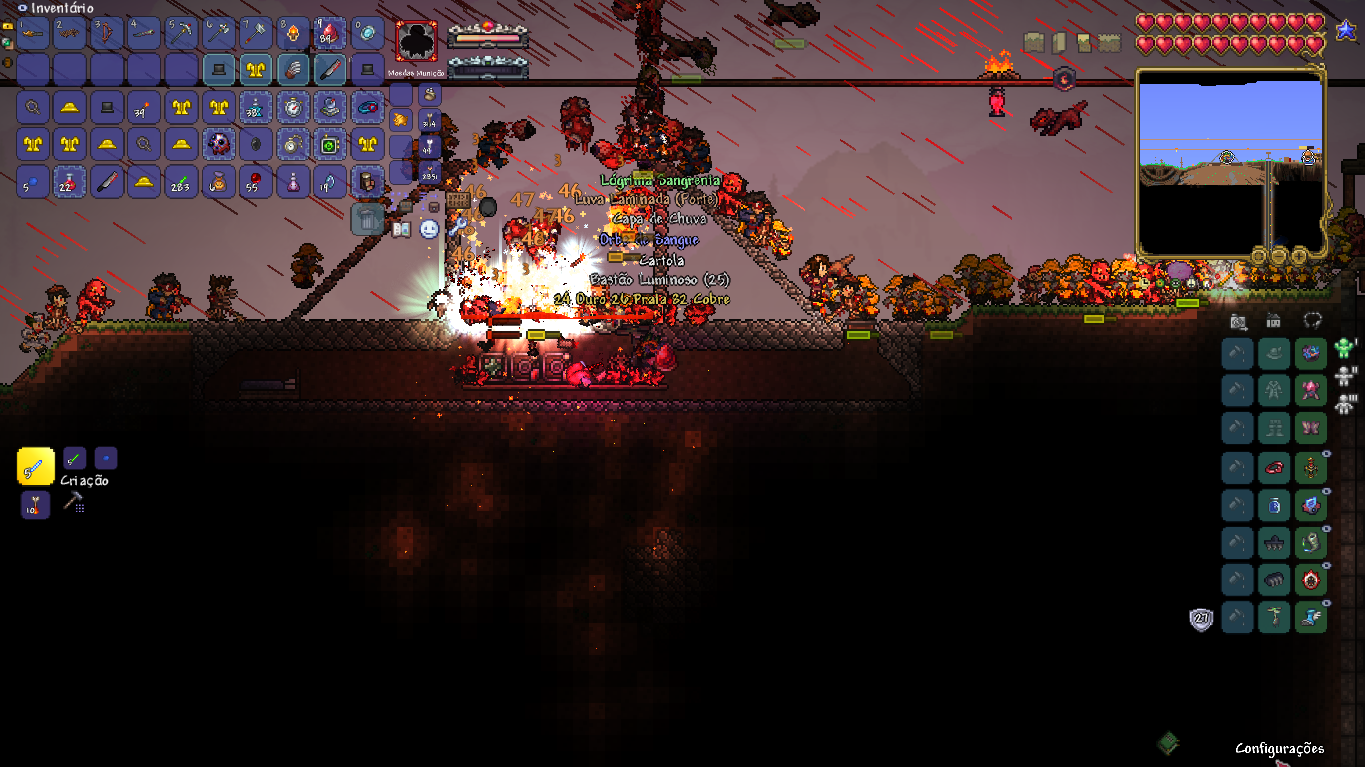Open the bestiary book icon
This screenshot has width=1365, height=767.
click(x=402, y=230)
